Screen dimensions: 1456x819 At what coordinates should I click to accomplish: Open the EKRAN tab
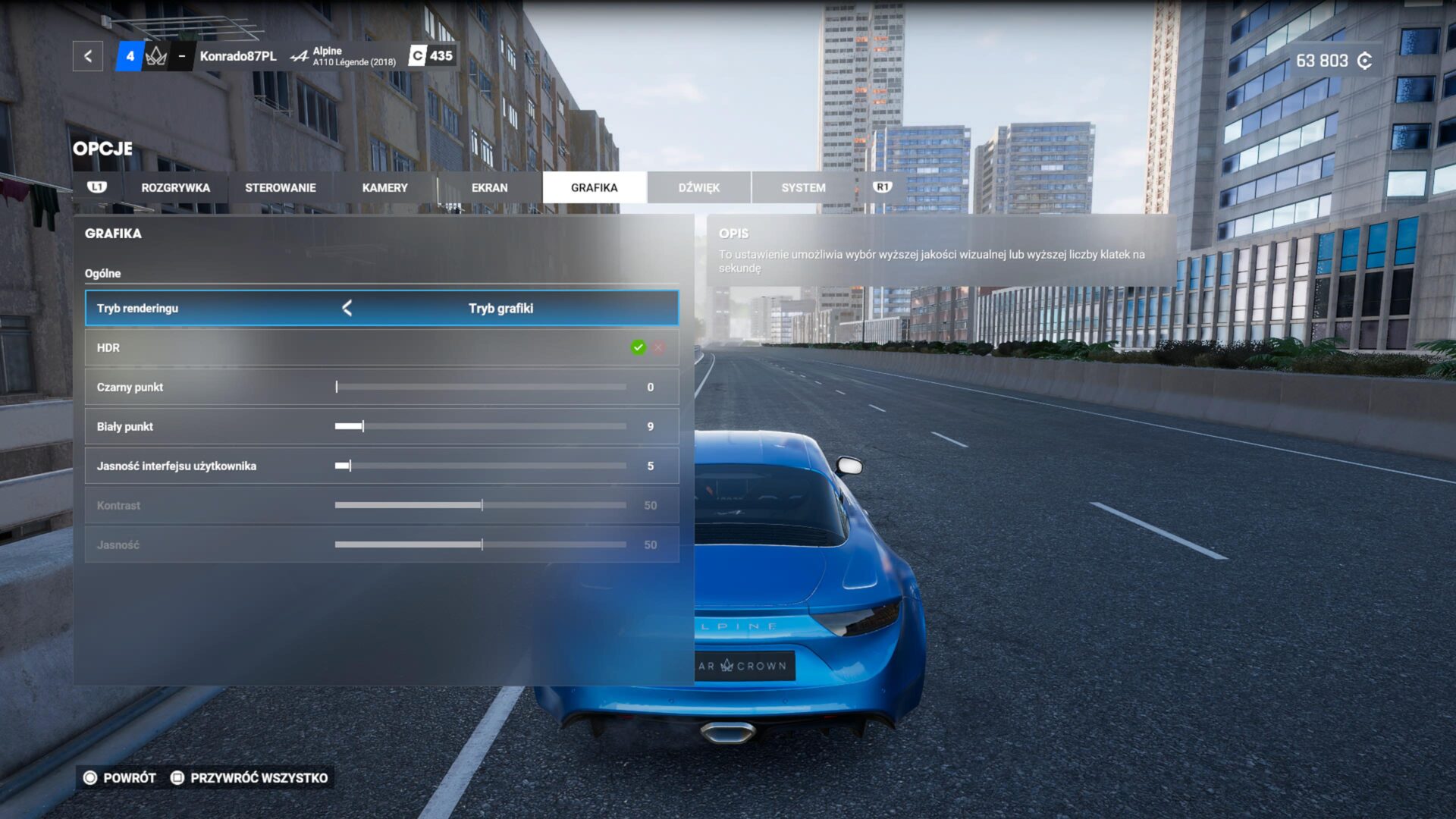coord(489,187)
